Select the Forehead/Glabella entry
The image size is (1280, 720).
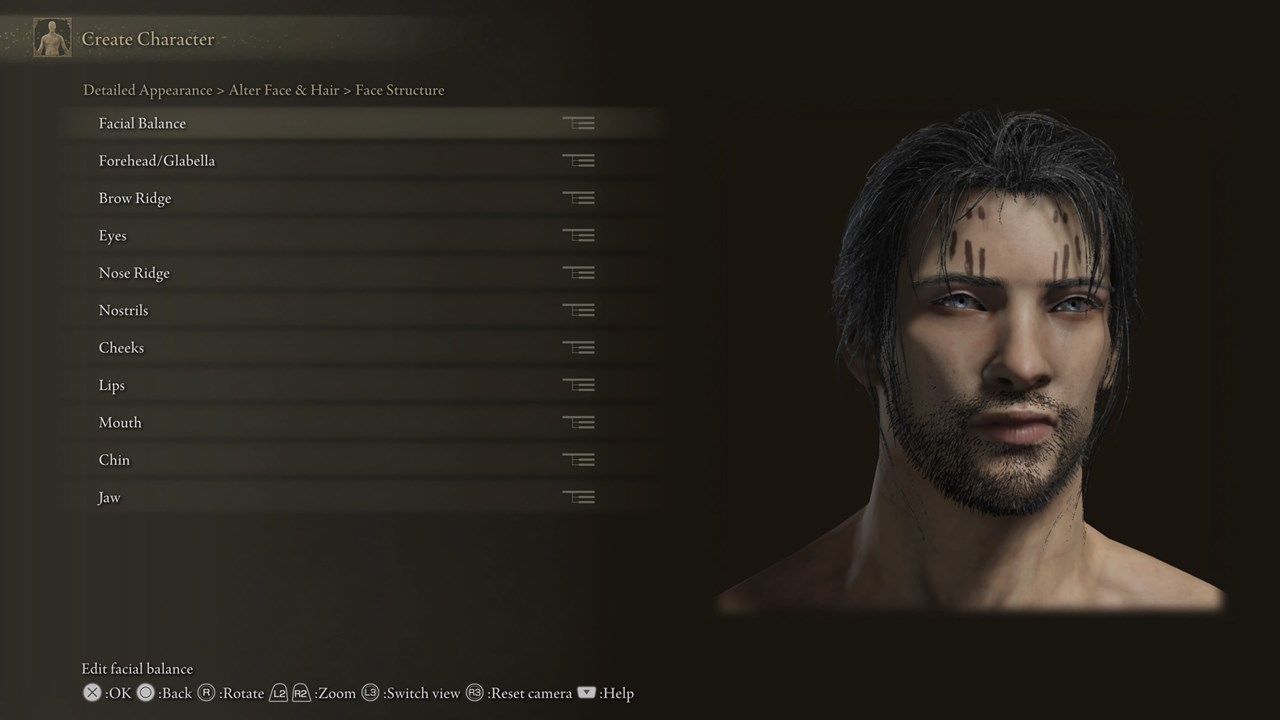(157, 160)
